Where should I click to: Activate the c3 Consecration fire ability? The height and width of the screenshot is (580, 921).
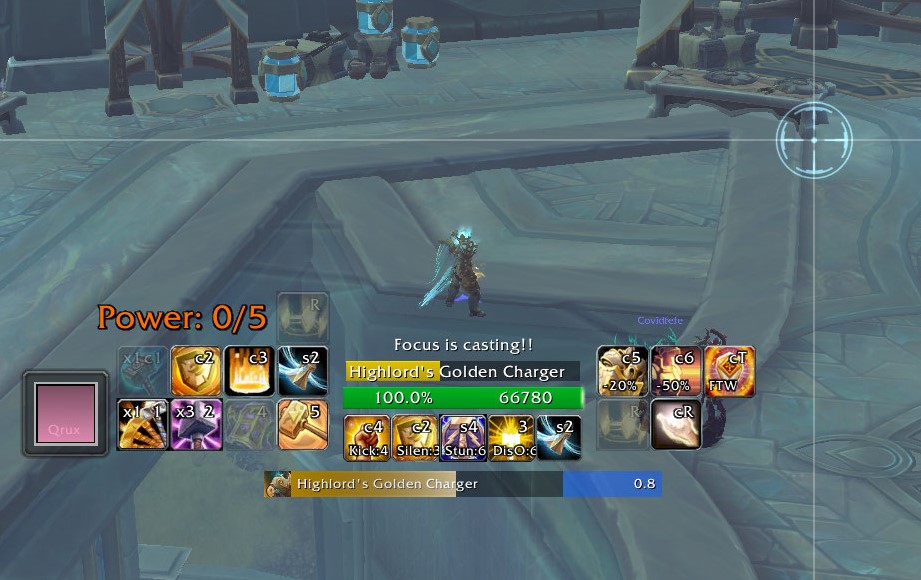[x=249, y=371]
